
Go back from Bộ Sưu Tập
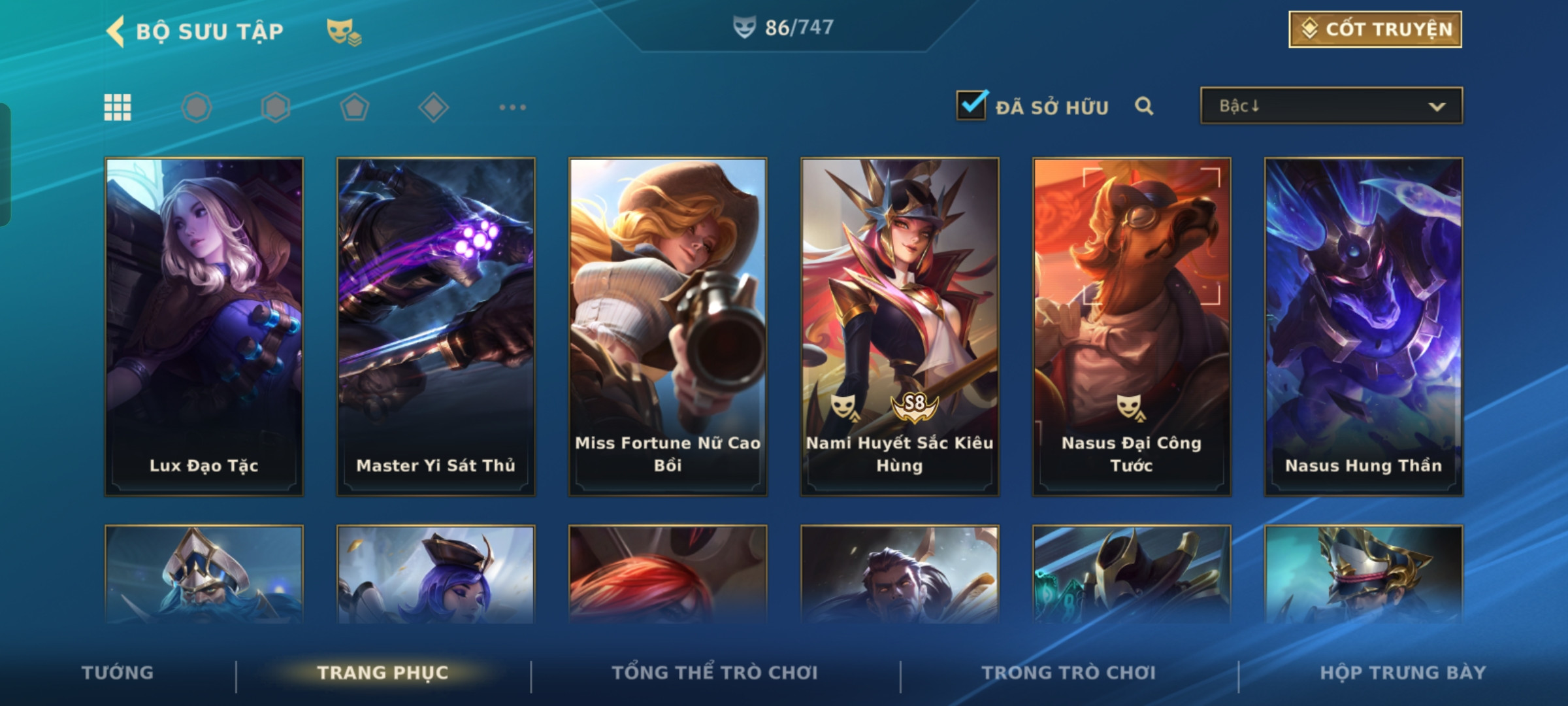point(116,31)
